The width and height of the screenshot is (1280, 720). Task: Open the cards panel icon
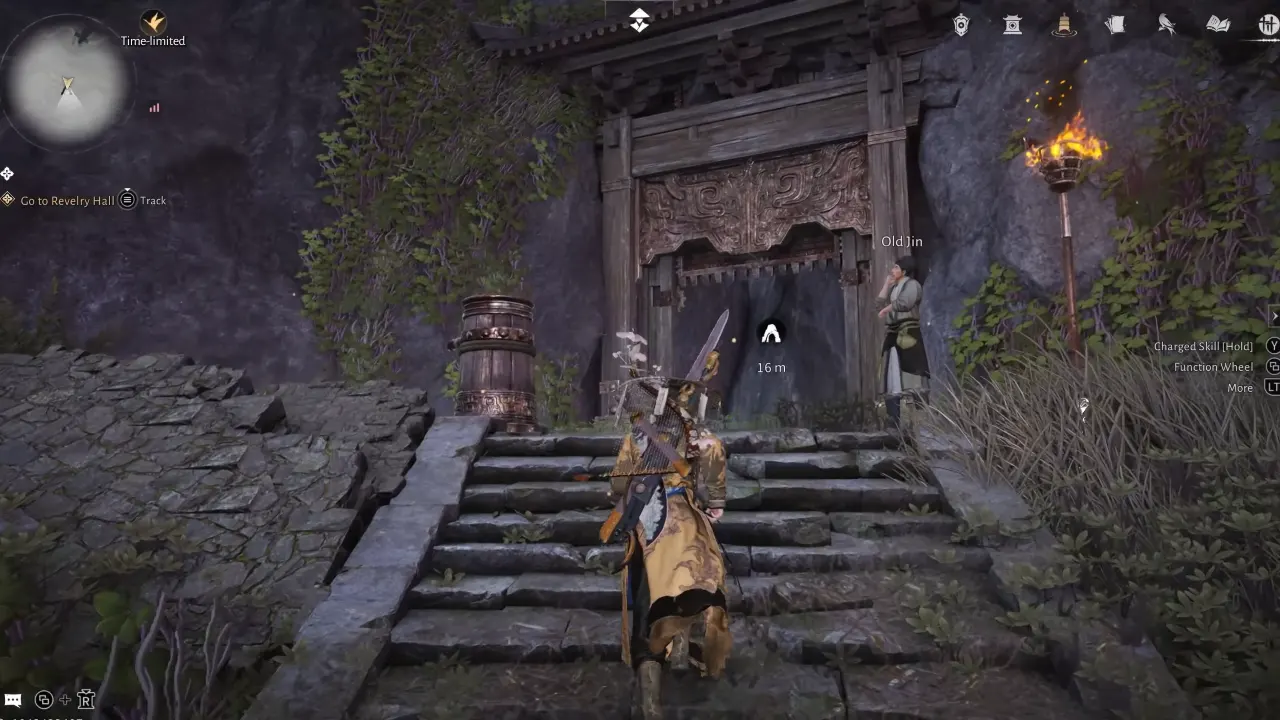tap(1115, 25)
